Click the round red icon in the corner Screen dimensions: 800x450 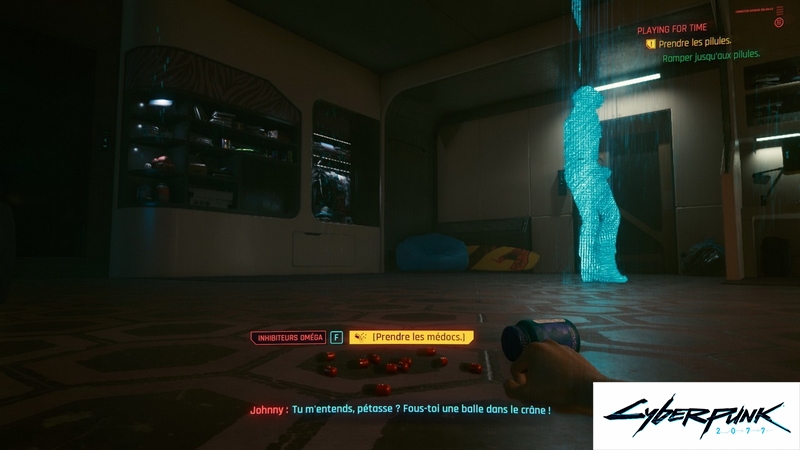click(779, 21)
